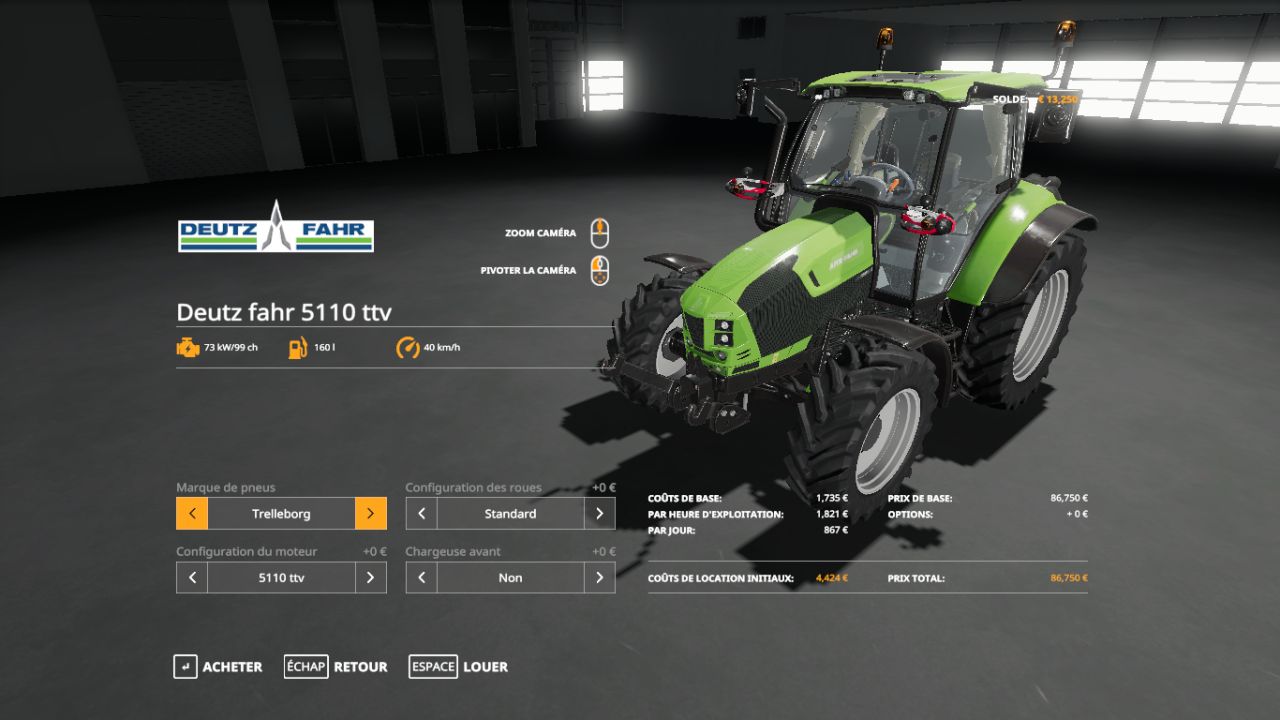Click right arrow of Chargeuse avant option
The height and width of the screenshot is (720, 1280).
[x=599, y=578]
